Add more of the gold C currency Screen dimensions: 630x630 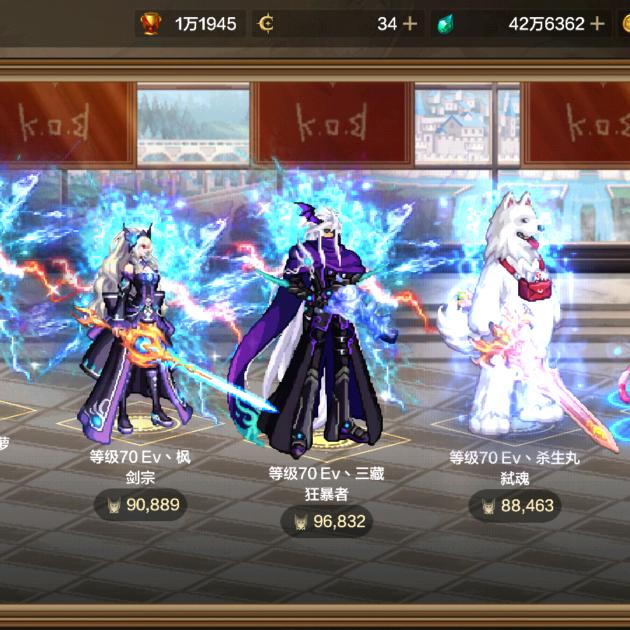tap(410, 24)
